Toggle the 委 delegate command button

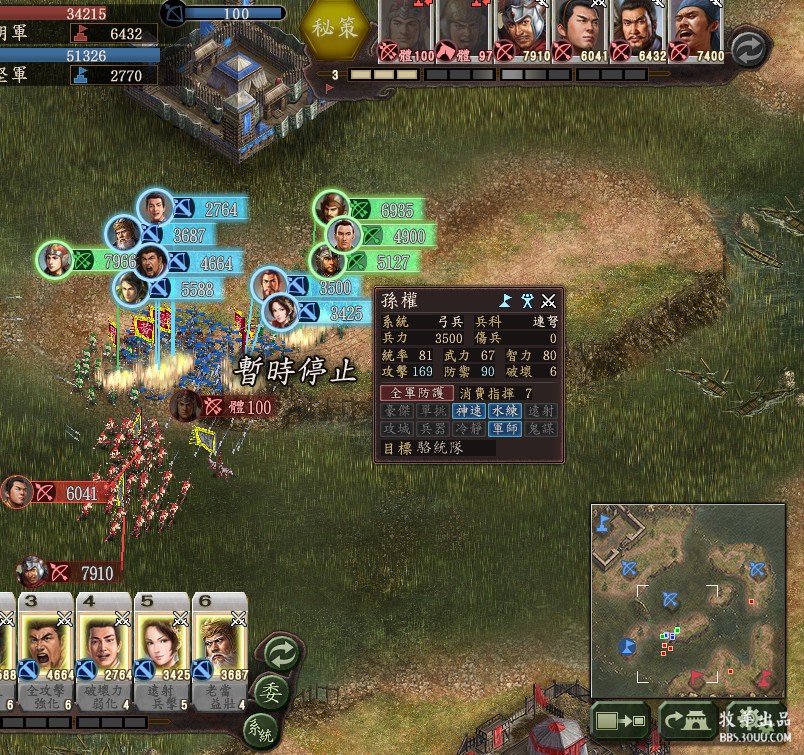(269, 692)
